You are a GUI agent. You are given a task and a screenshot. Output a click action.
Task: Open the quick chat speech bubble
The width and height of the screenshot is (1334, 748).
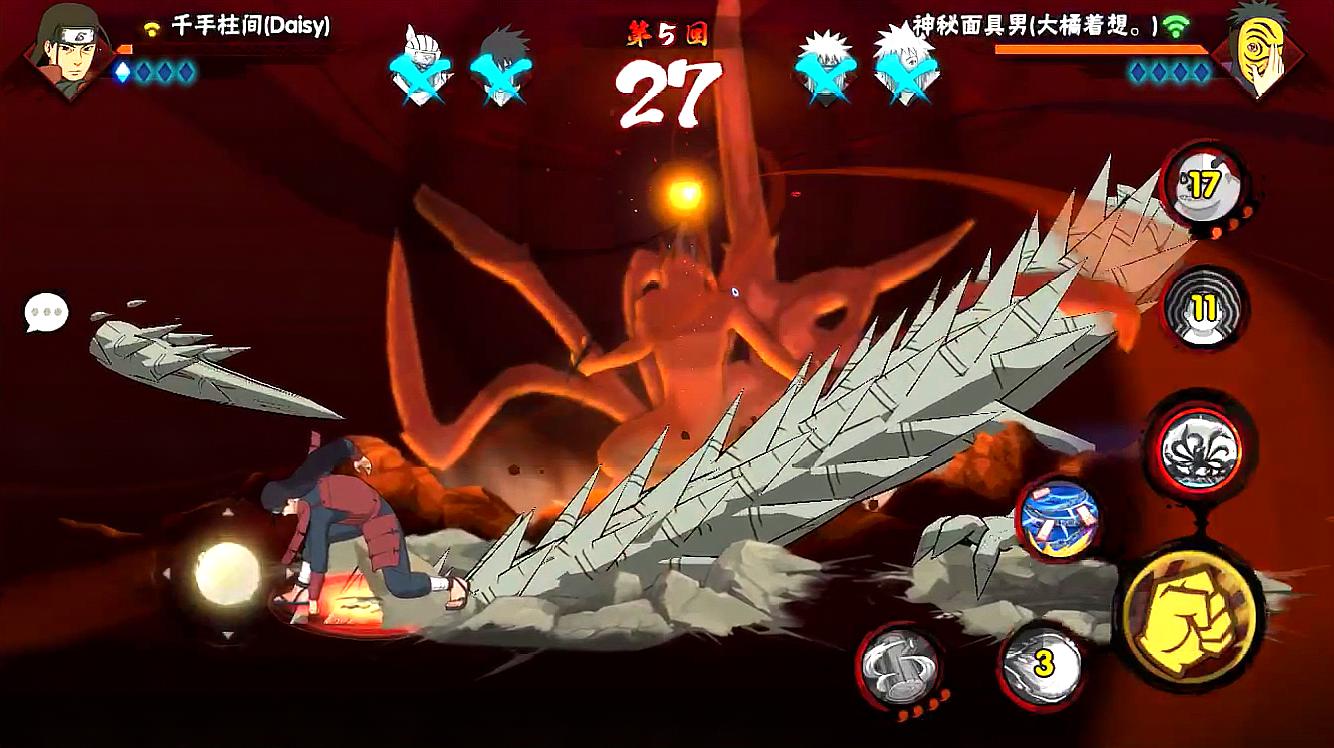point(46,313)
